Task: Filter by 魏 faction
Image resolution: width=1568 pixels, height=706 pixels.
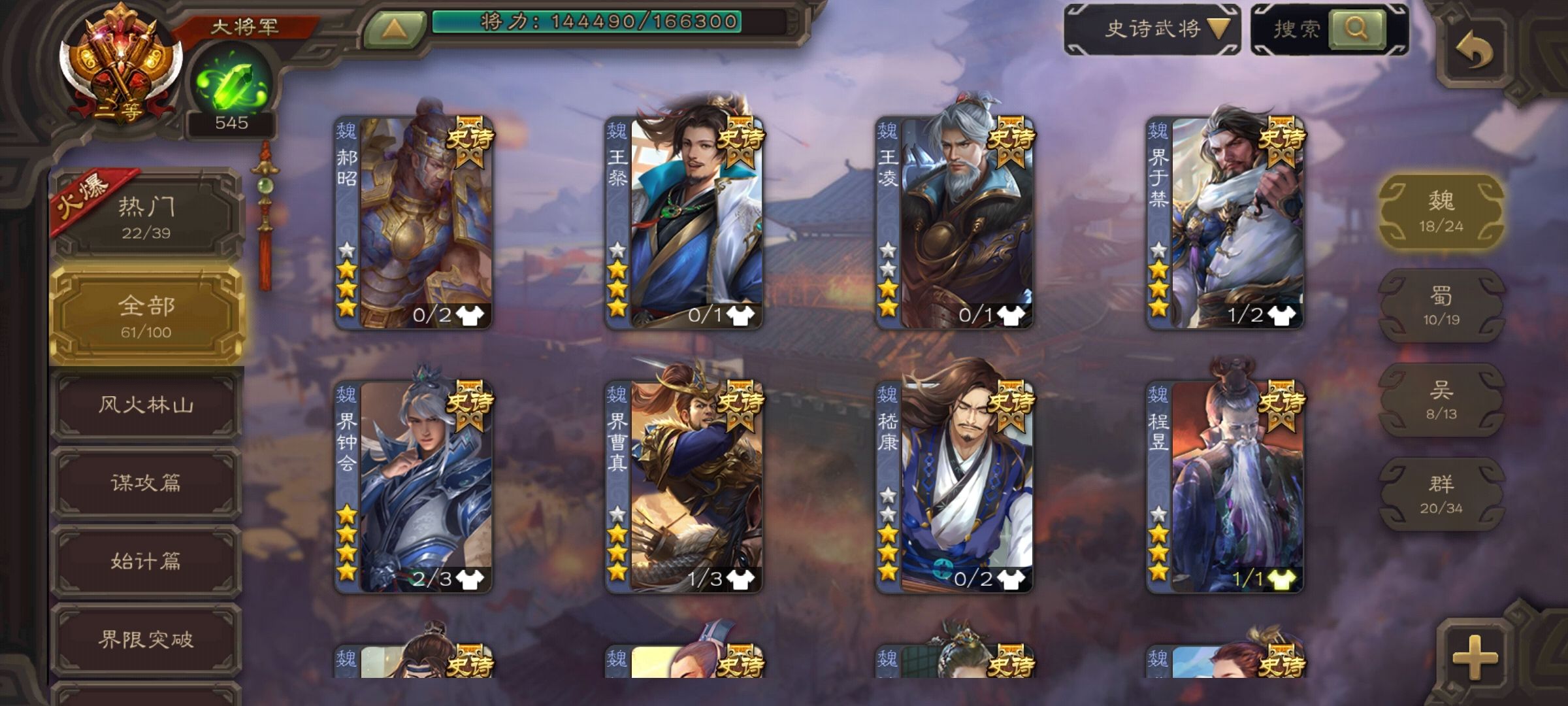Action: click(1441, 210)
